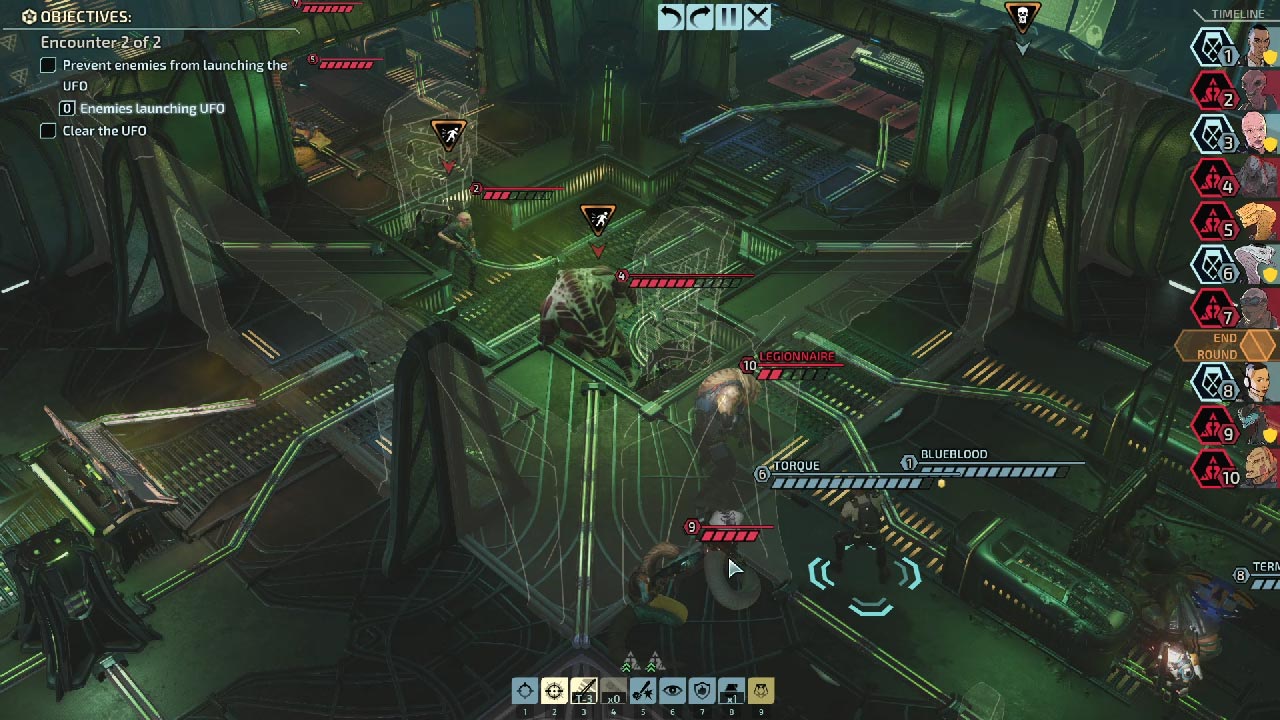Click the skull enemy marker atop the timeline
The width and height of the screenshot is (1280, 720).
[1022, 14]
